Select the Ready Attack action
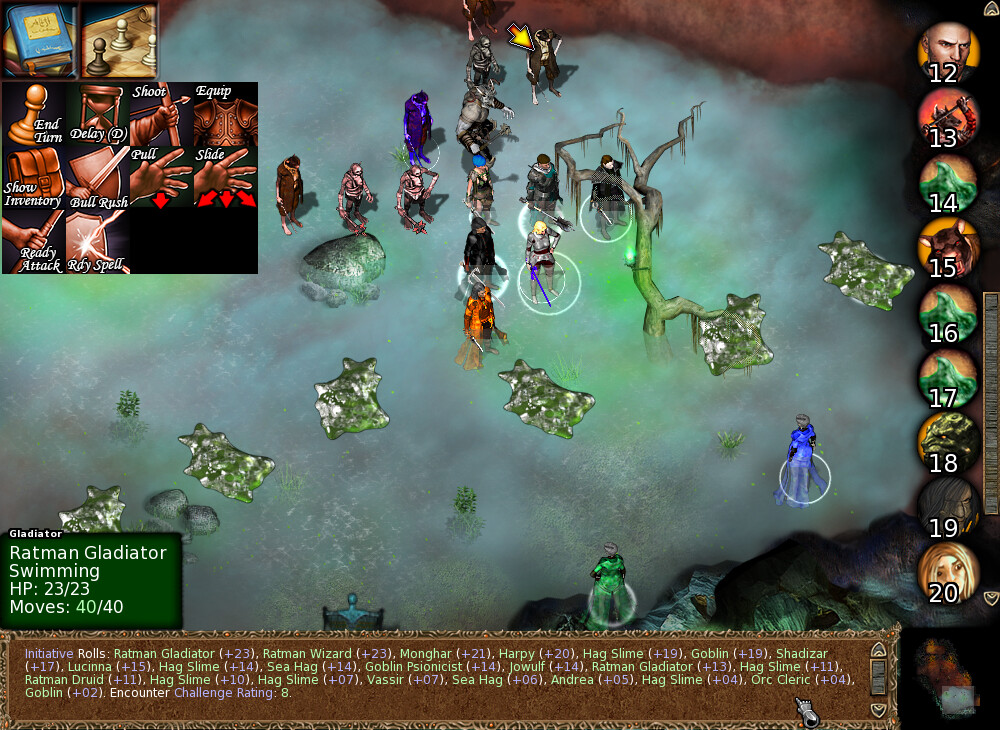 tap(33, 241)
